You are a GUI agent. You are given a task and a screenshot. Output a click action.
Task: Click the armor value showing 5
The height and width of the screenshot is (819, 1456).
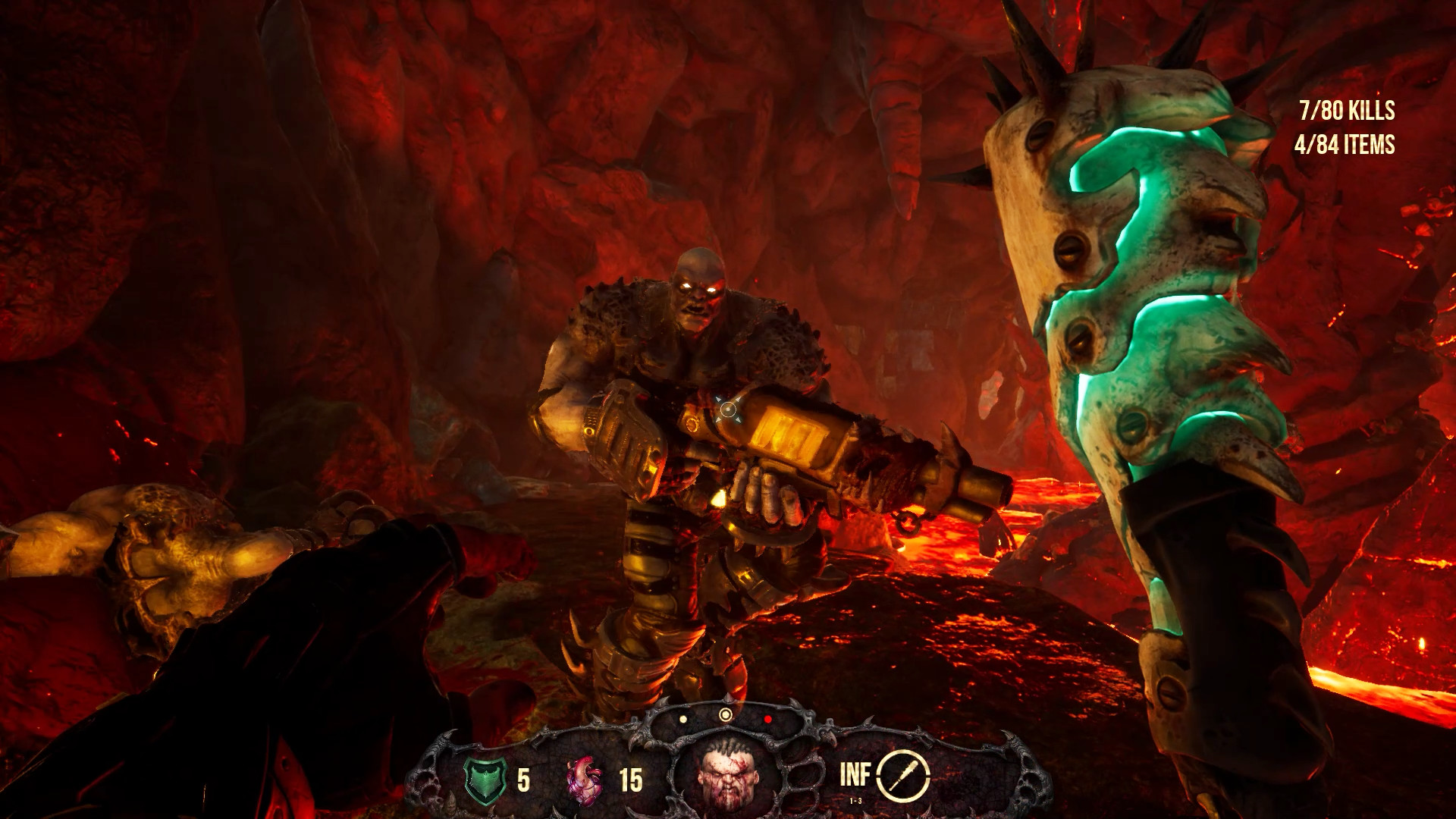click(x=523, y=779)
